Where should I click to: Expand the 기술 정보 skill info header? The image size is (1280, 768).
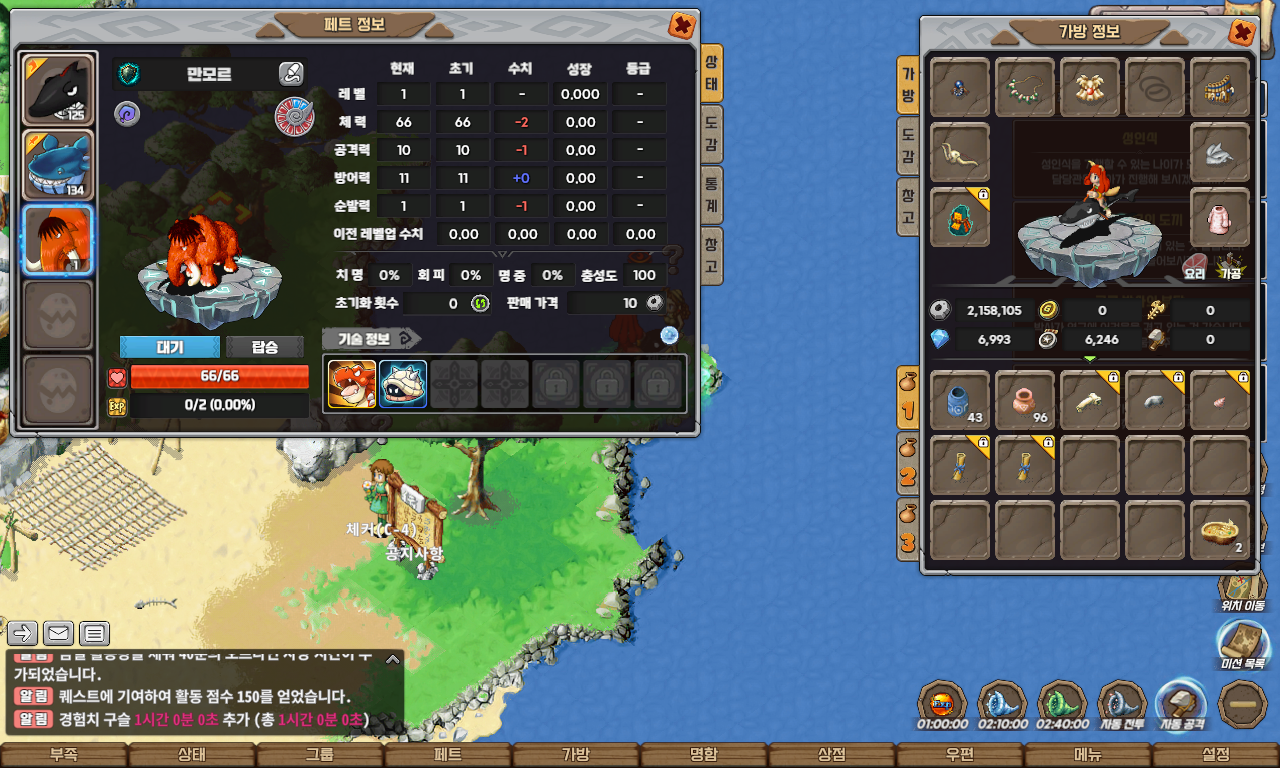coord(371,338)
